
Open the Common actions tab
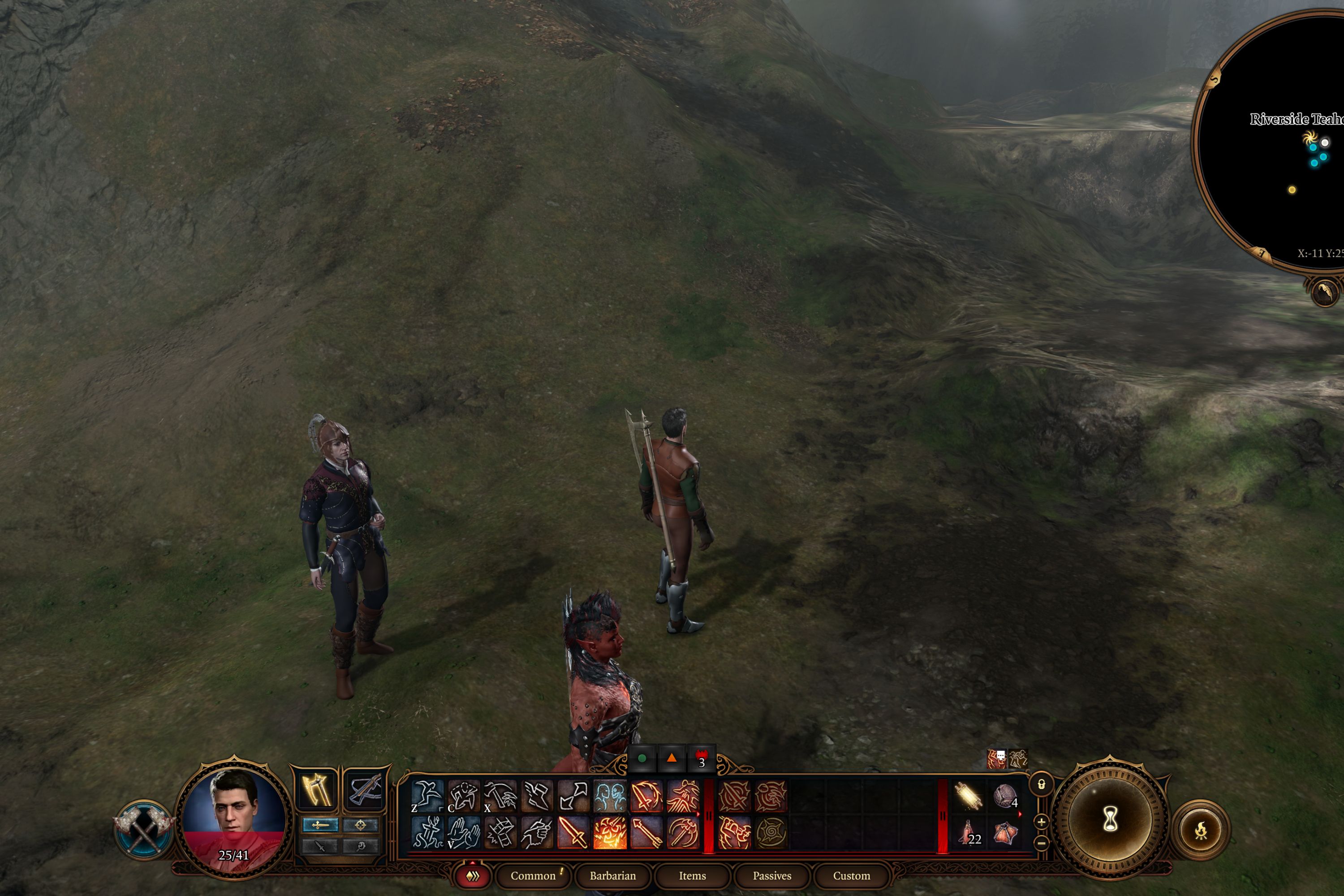533,875
